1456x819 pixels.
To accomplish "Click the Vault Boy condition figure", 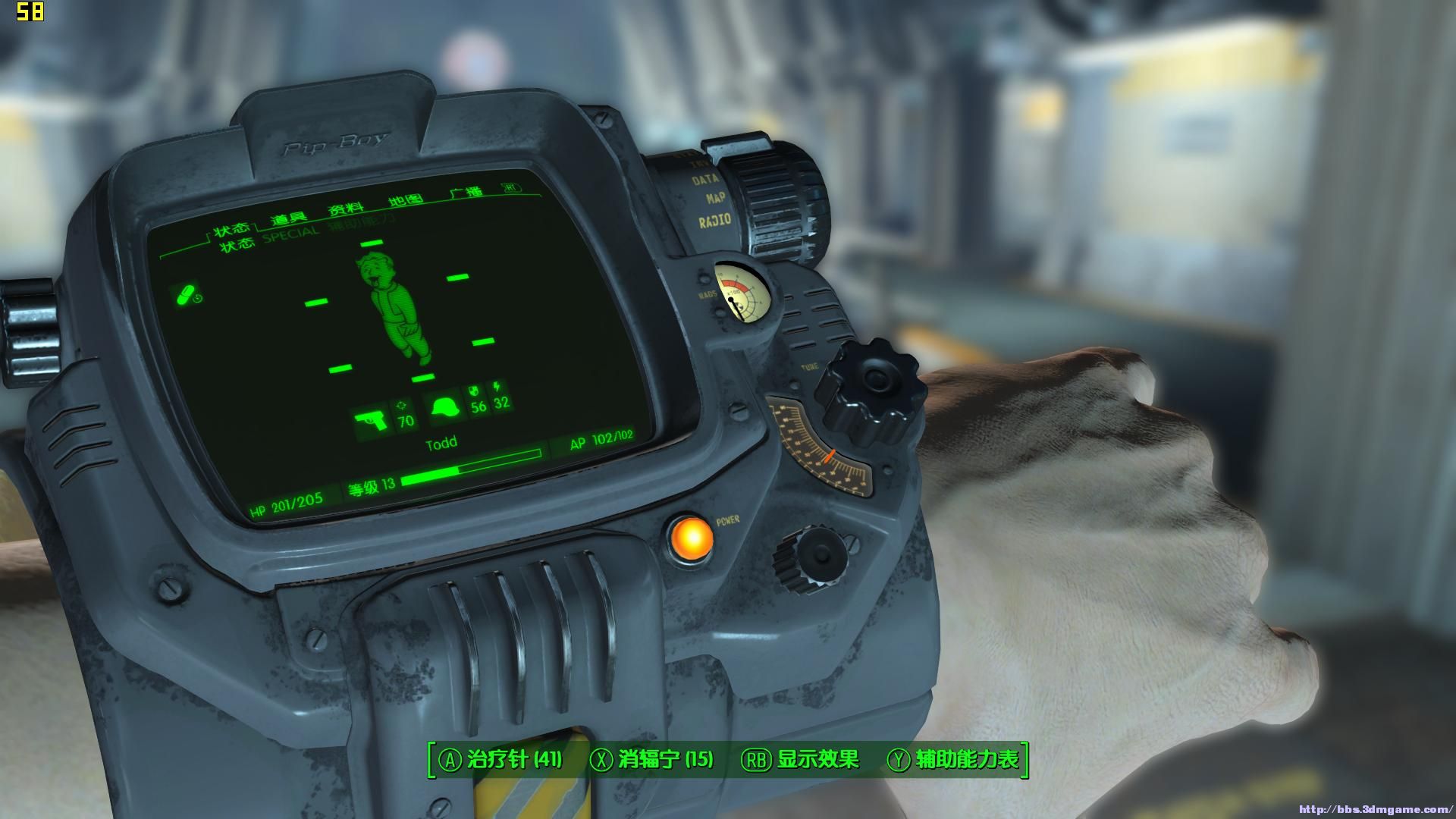I will tap(395, 307).
